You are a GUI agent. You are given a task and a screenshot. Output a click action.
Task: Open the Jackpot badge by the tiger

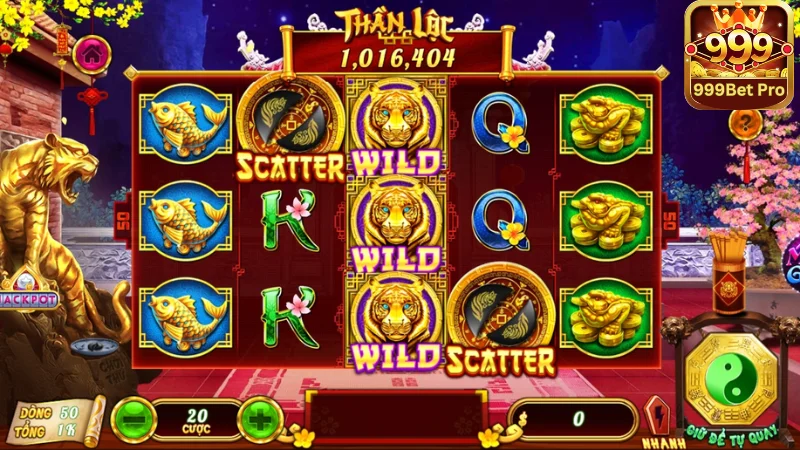tap(30, 298)
